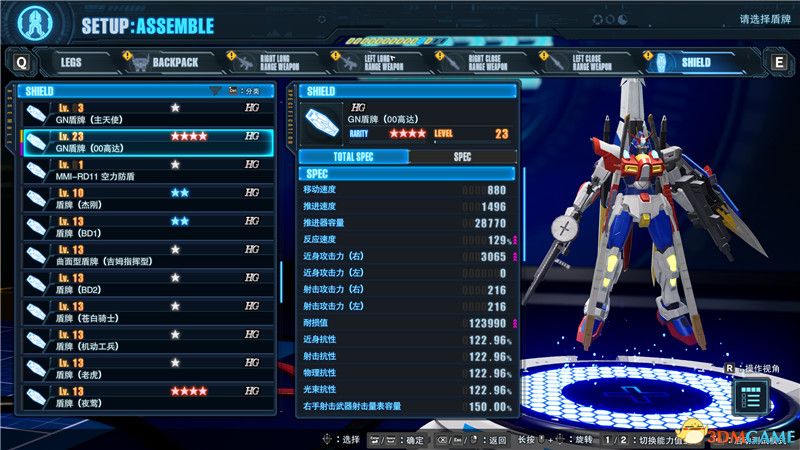Choose the Lv.23 GN盾牌 (00高达) shield
Image resolution: width=800 pixels, height=450 pixels.
(x=146, y=142)
